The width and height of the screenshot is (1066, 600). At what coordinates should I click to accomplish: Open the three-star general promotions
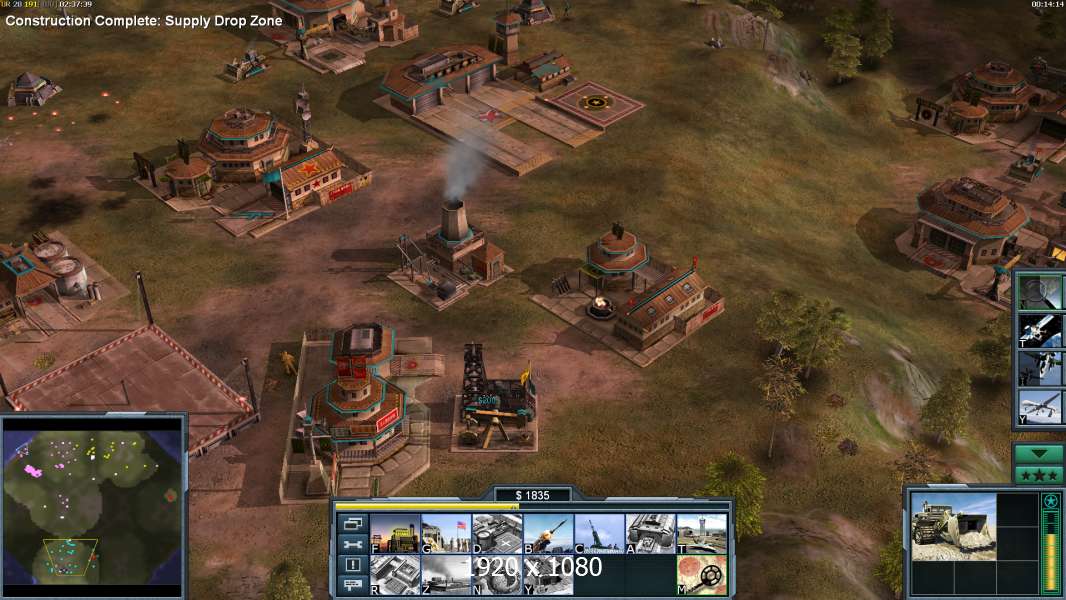1039,474
